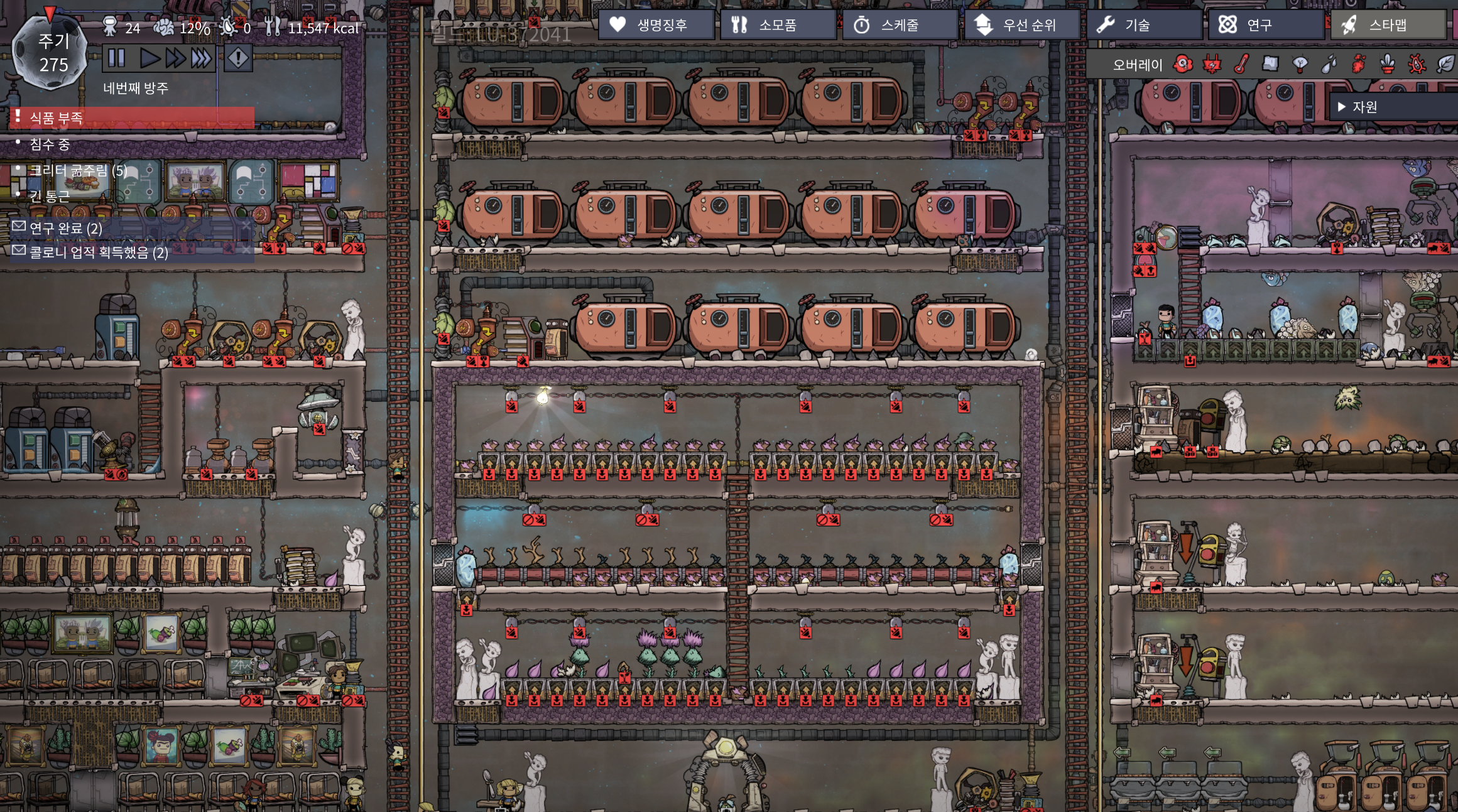Pause the game simulation
The width and height of the screenshot is (1458, 812).
(x=116, y=58)
